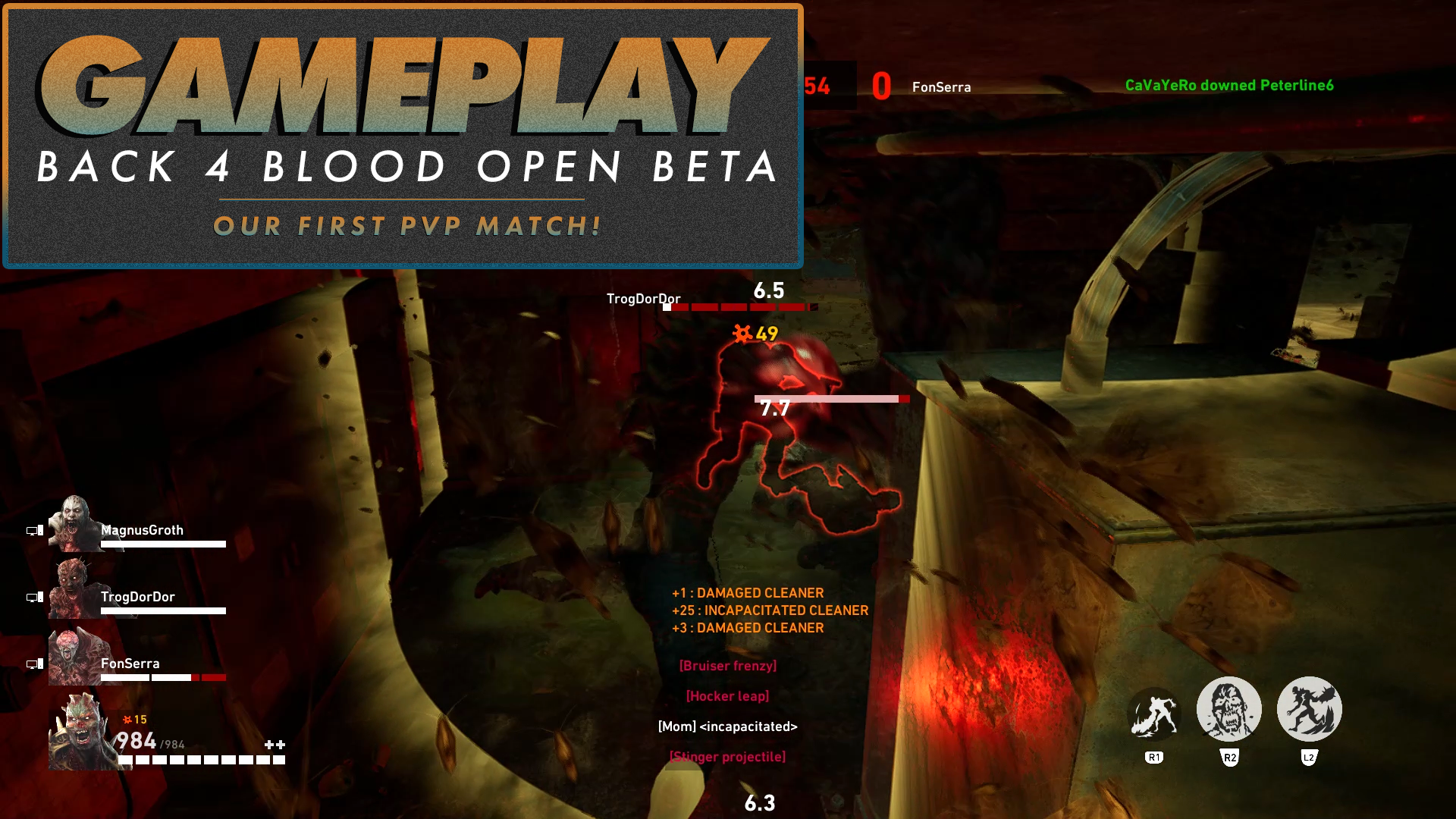The height and width of the screenshot is (819, 1456).
Task: Select the R1 melee slash ability icon
Action: [x=1156, y=710]
